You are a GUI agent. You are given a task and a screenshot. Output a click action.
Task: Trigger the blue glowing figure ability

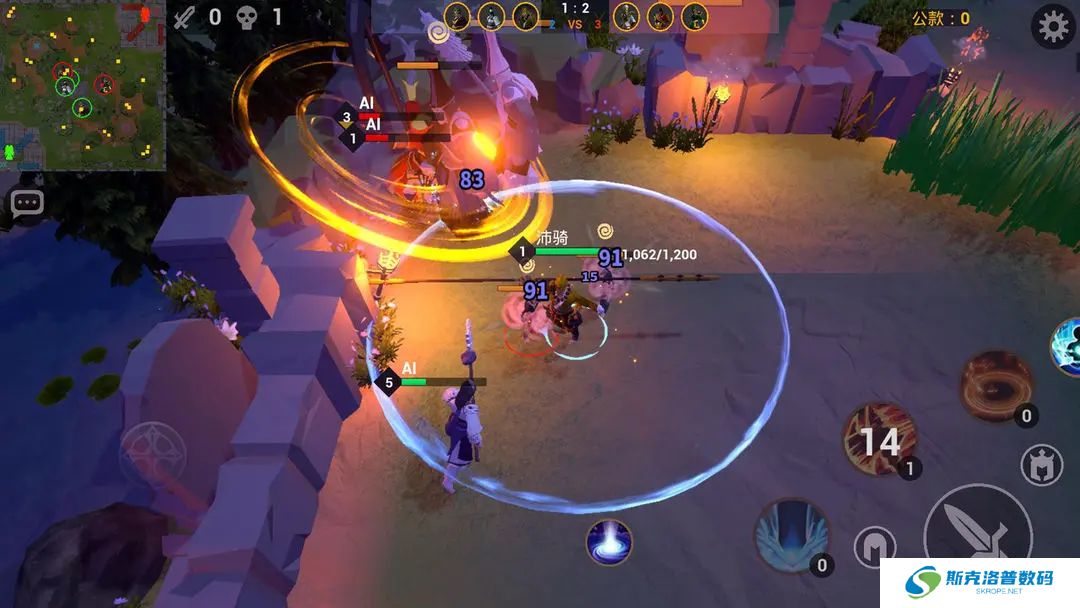click(1065, 346)
